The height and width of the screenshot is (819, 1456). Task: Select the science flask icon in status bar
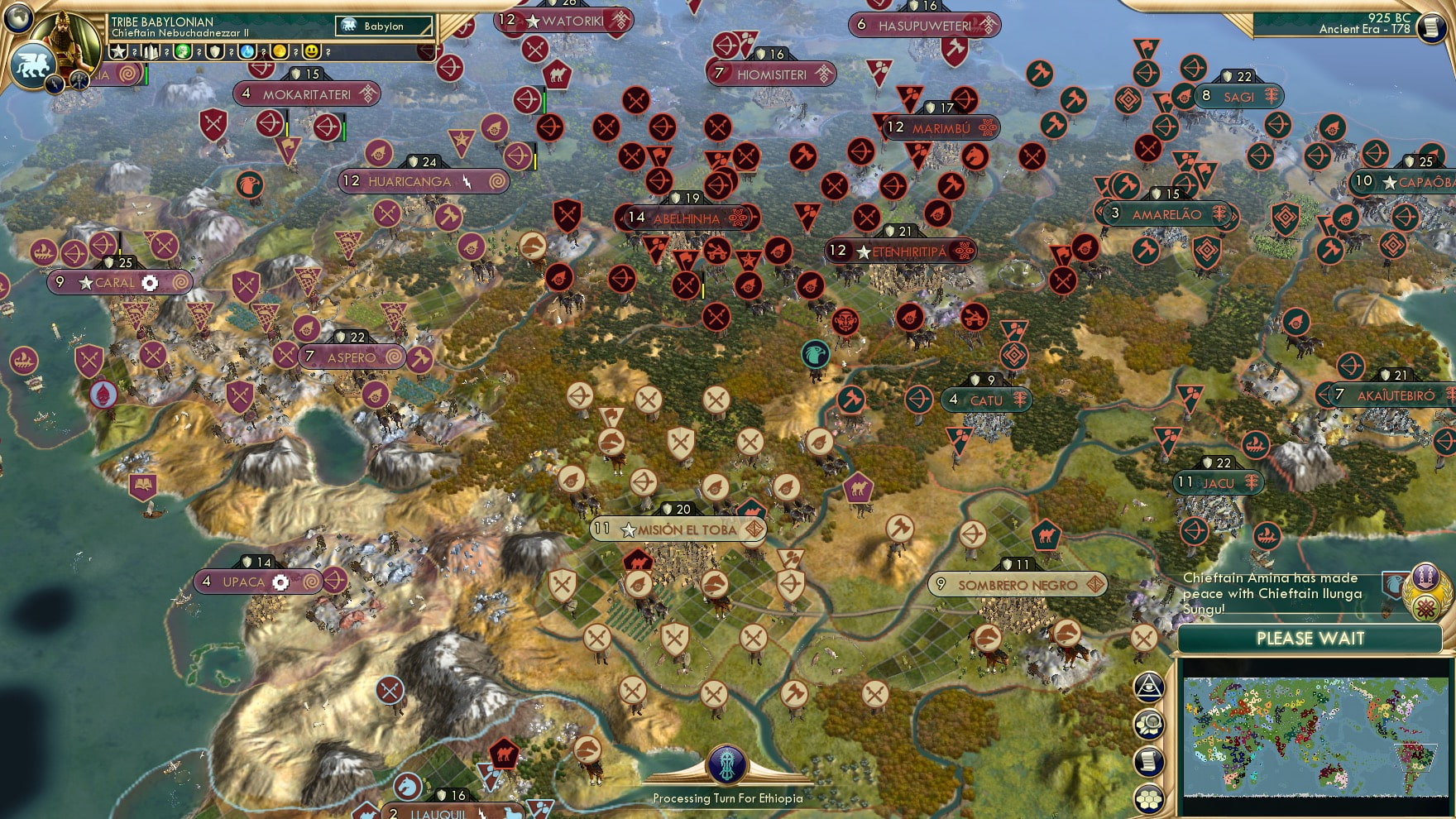click(246, 53)
